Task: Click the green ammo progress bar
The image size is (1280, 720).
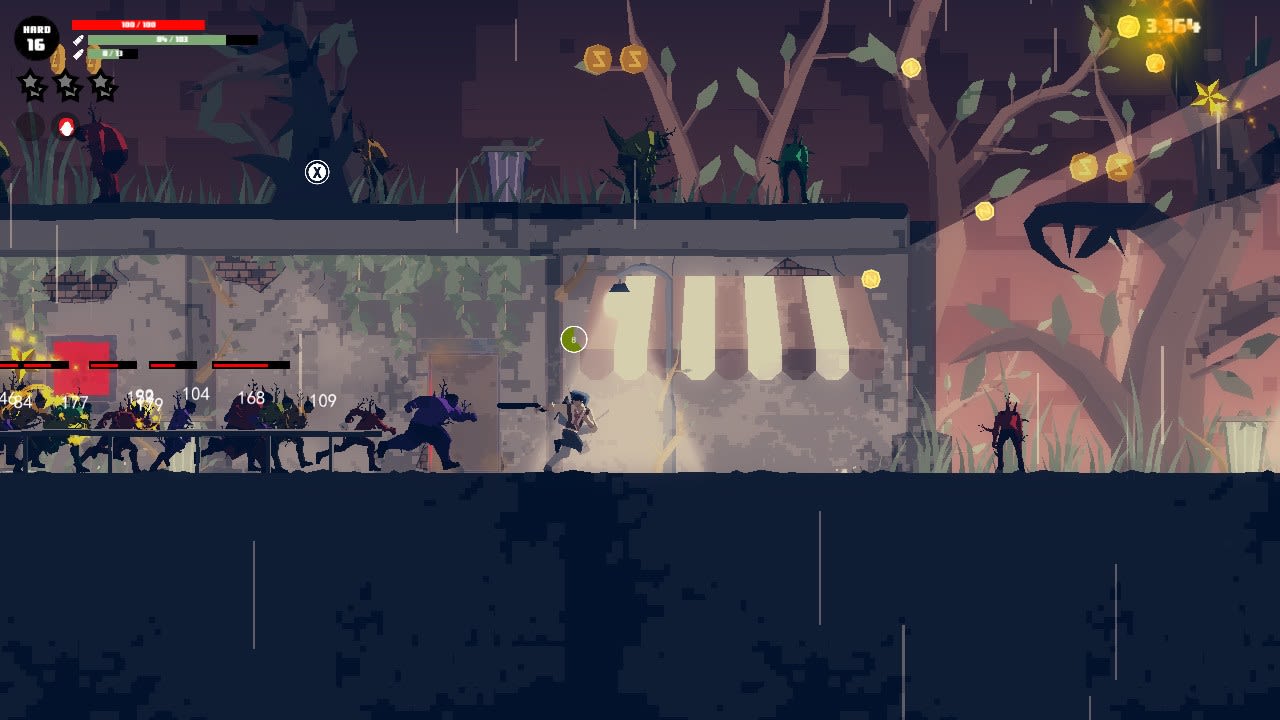Action: click(157, 40)
